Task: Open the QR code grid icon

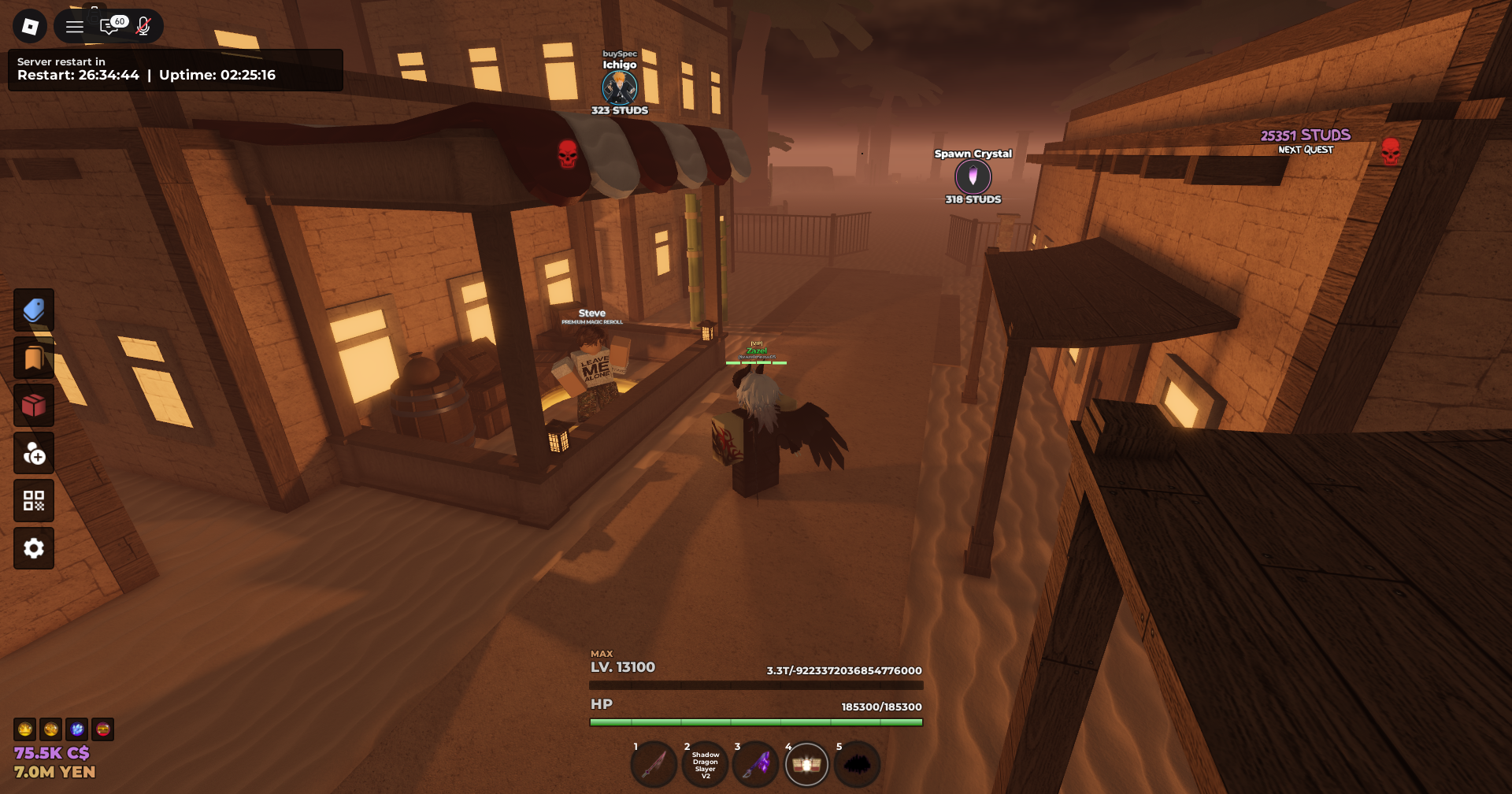Action: (x=34, y=500)
